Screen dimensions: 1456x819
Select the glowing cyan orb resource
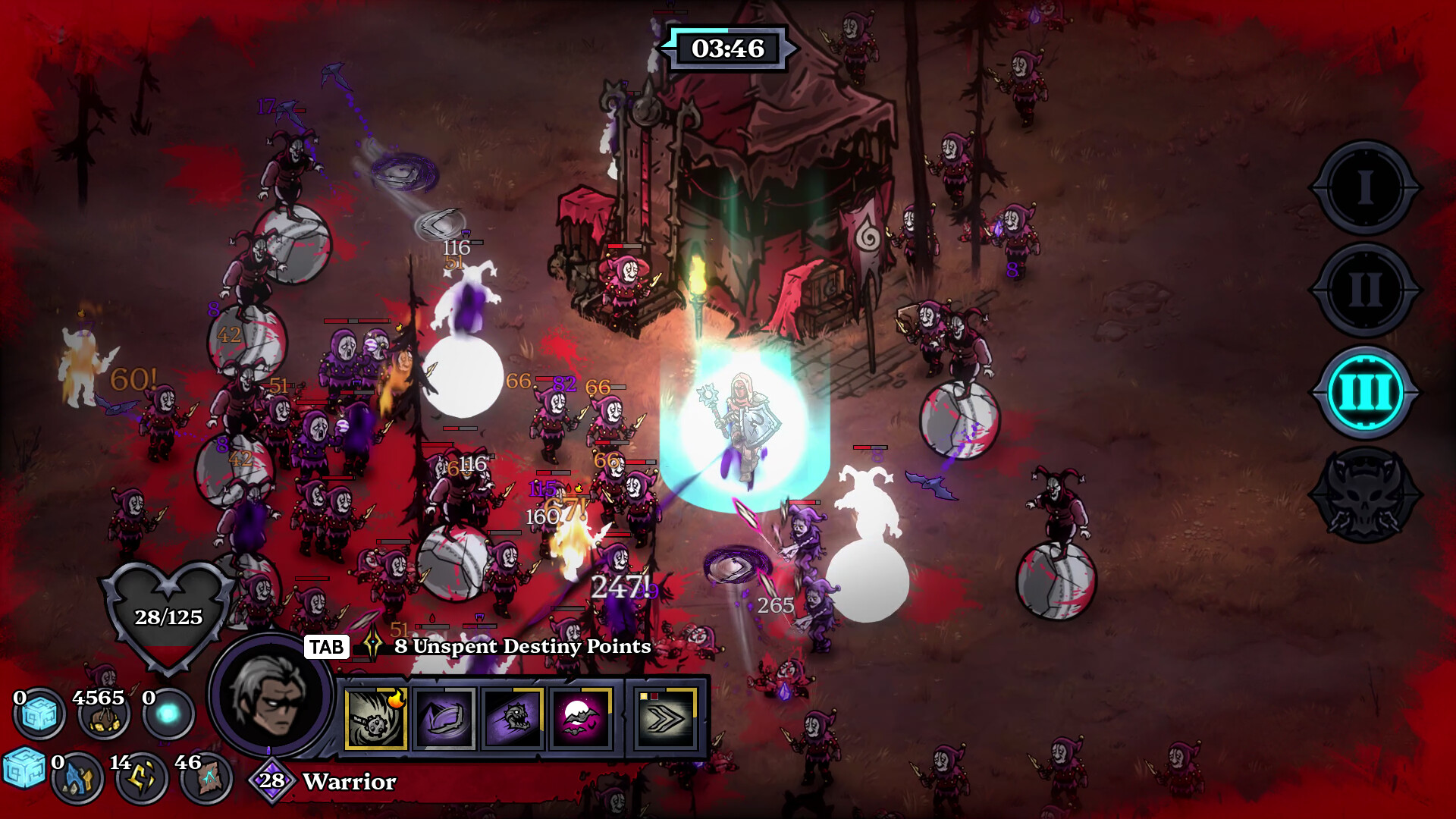(168, 714)
